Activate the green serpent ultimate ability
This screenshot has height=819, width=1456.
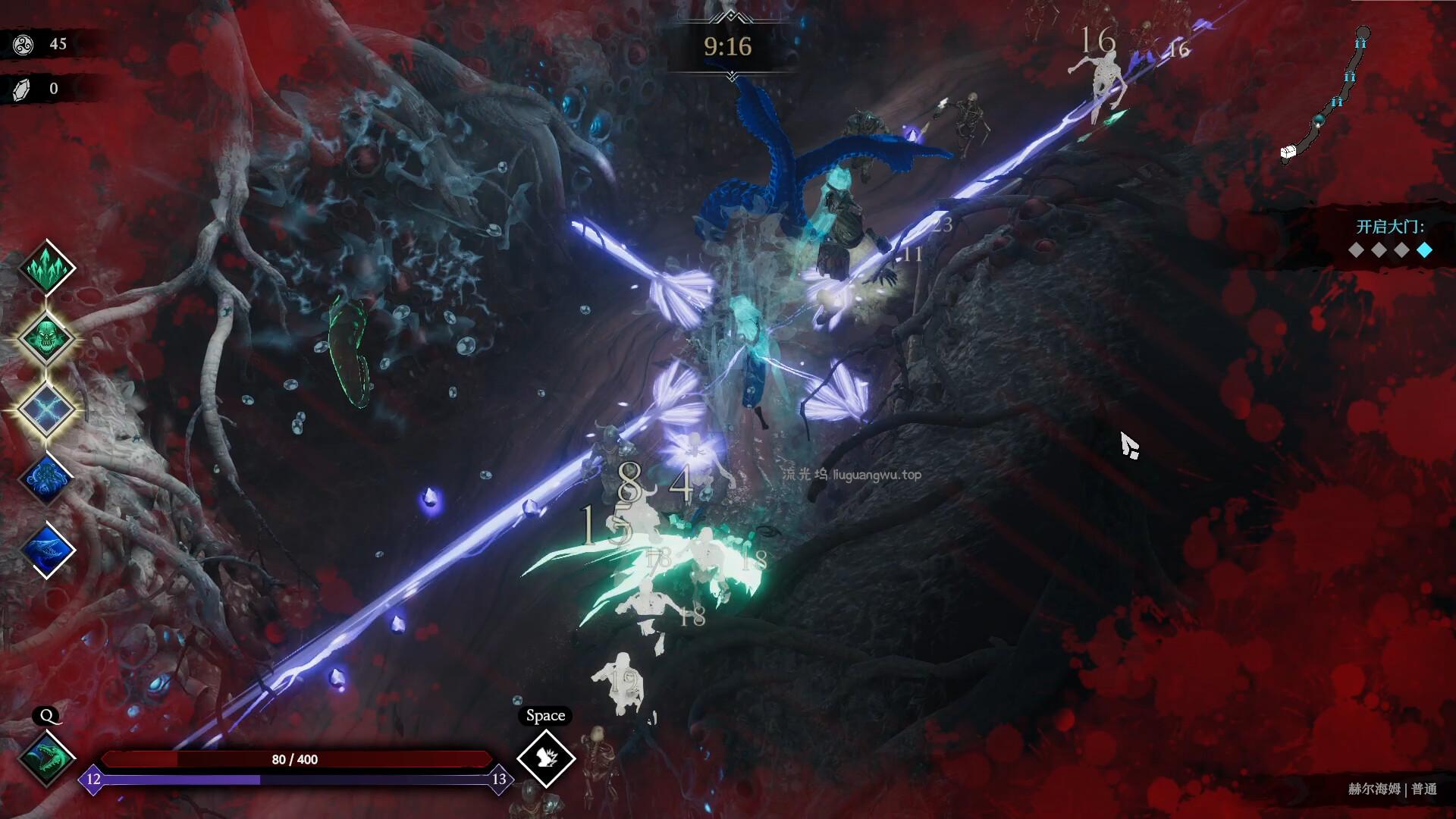[47, 757]
